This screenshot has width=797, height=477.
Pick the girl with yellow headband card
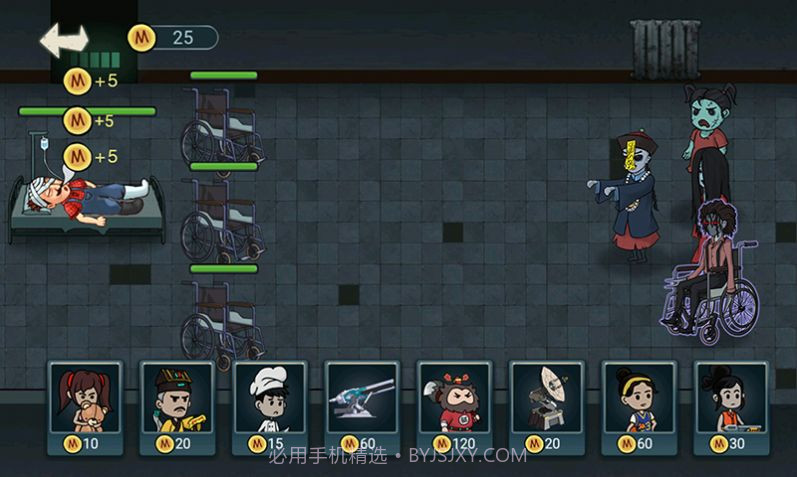click(638, 407)
